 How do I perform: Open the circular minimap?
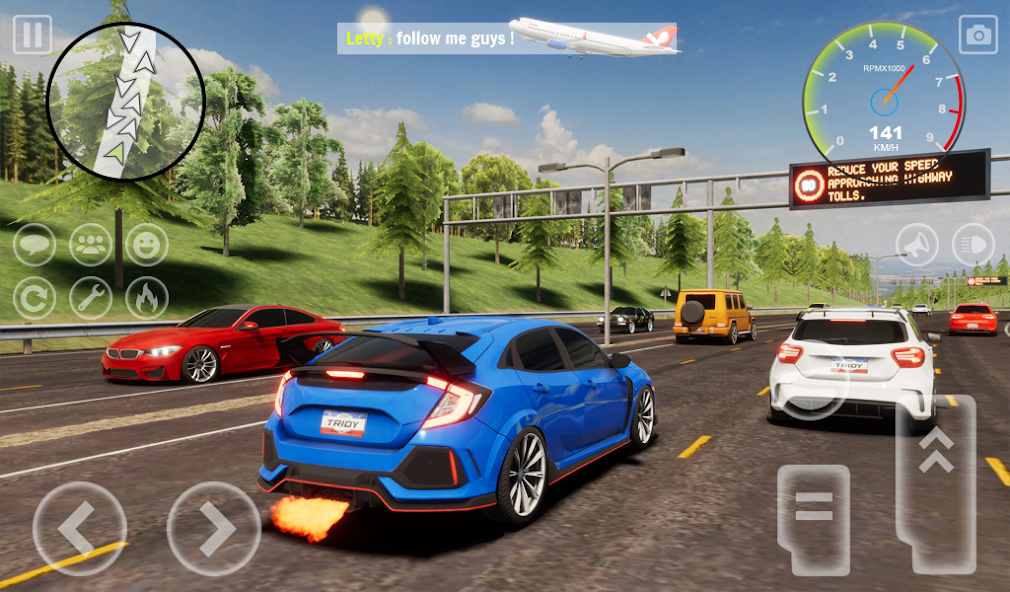(125, 102)
